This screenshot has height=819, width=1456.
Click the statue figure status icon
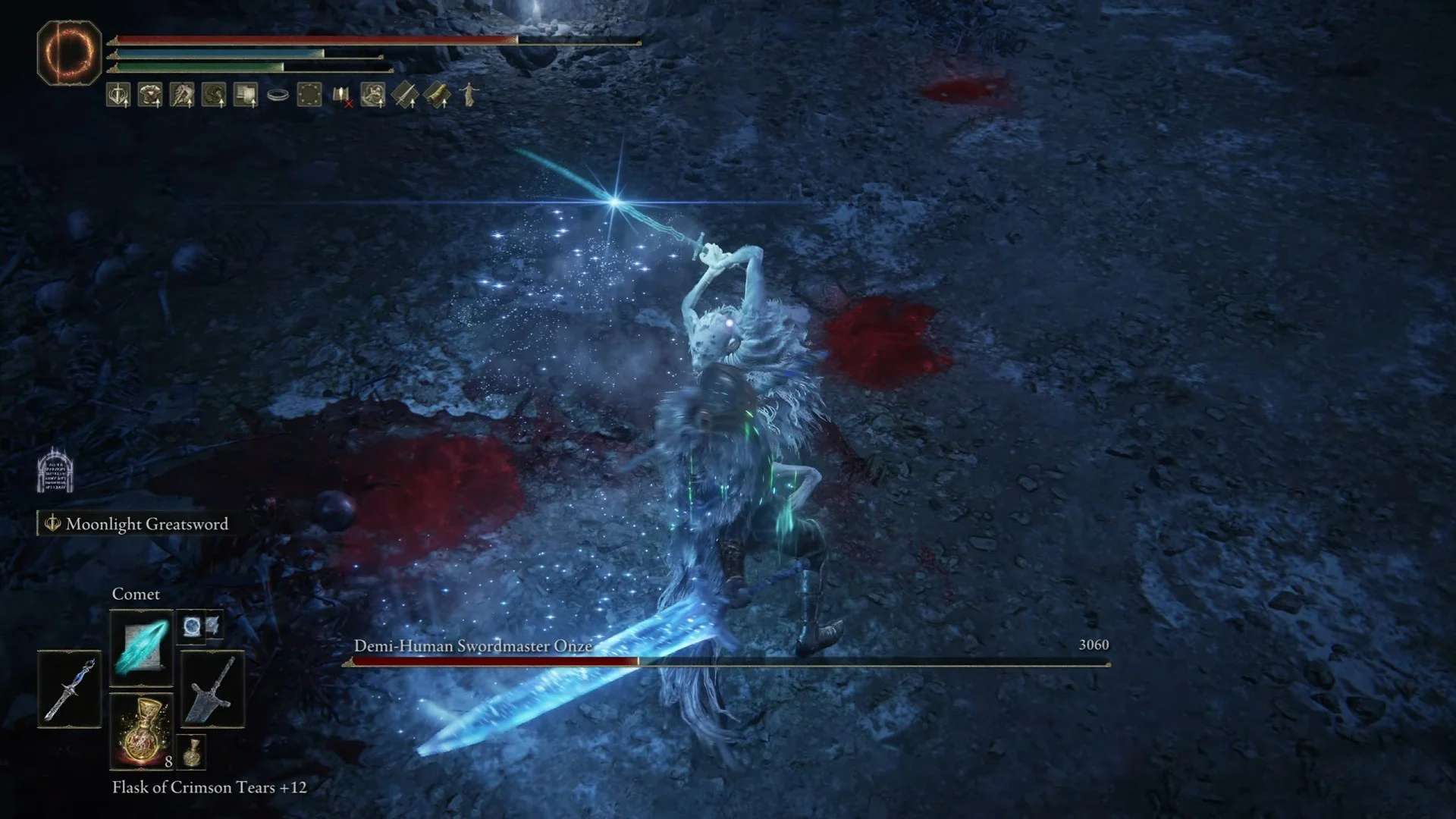[469, 95]
